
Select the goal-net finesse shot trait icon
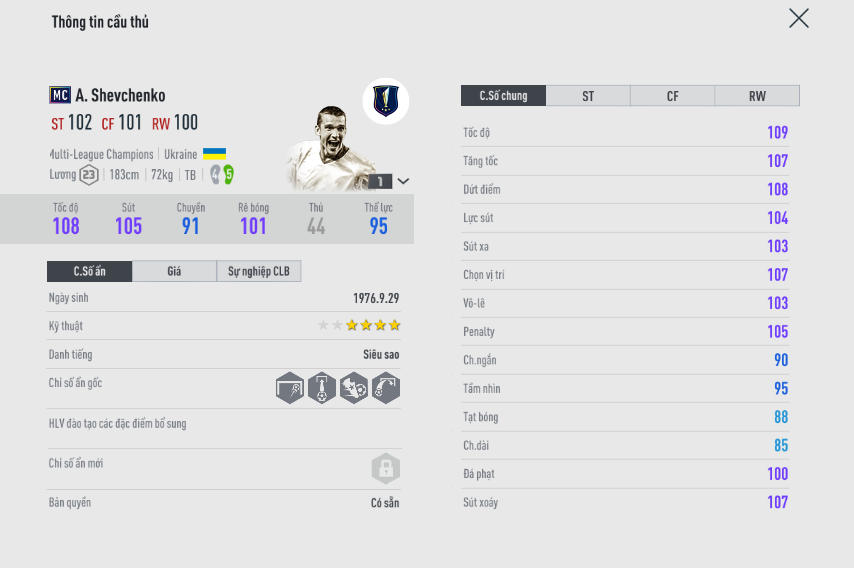pyautogui.click(x=290, y=388)
